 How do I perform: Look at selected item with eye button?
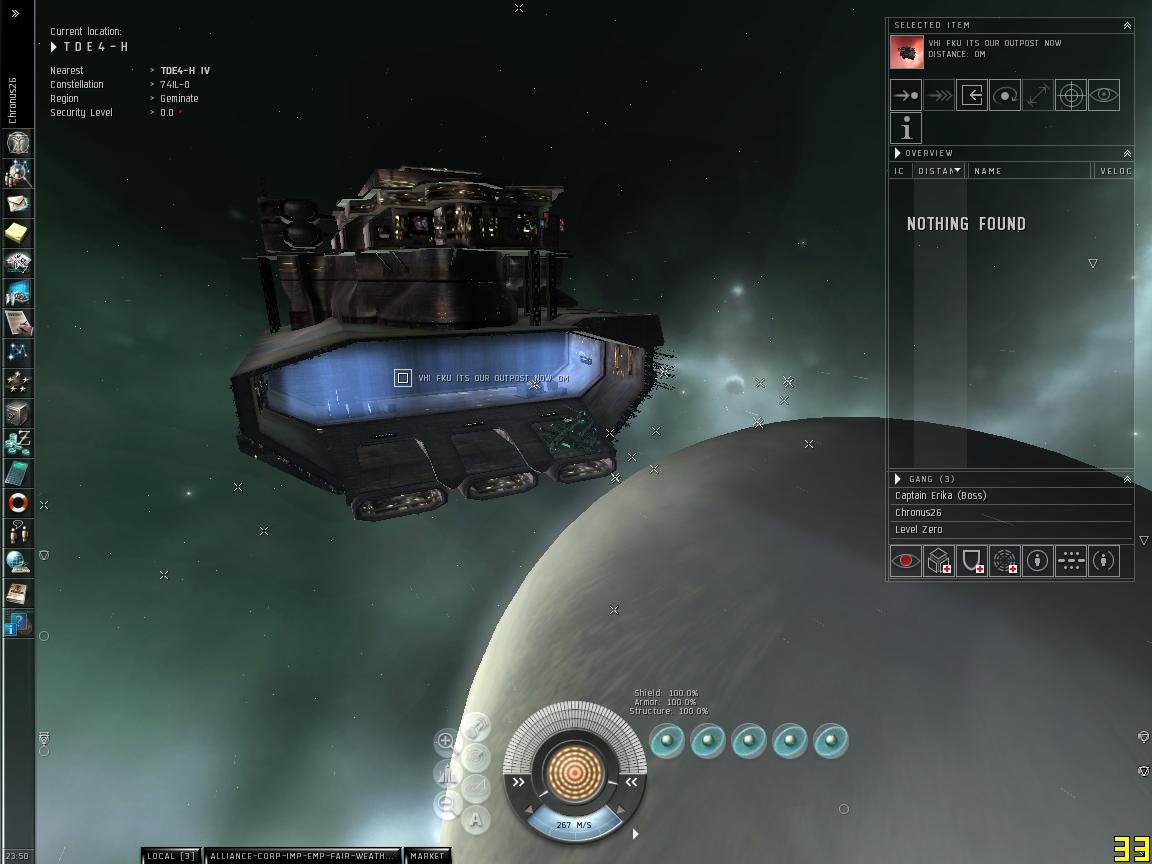[1103, 95]
